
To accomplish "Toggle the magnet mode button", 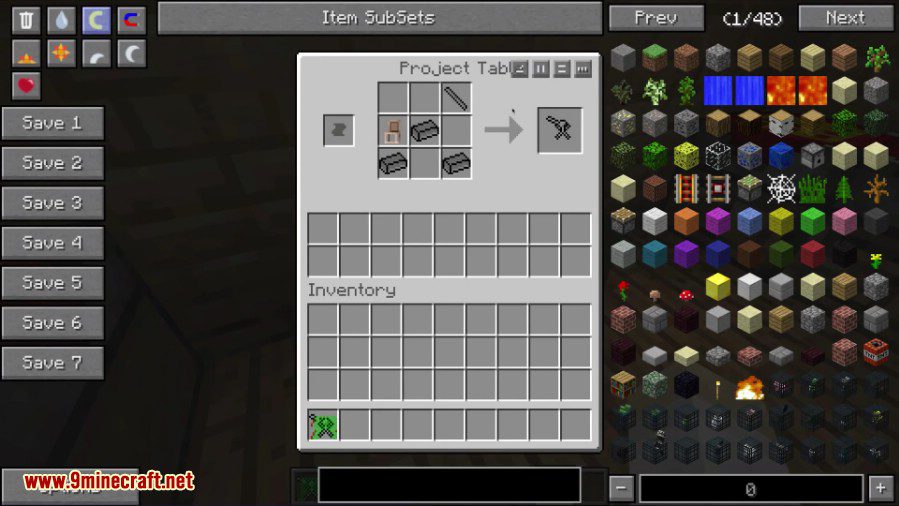I will (x=131, y=20).
